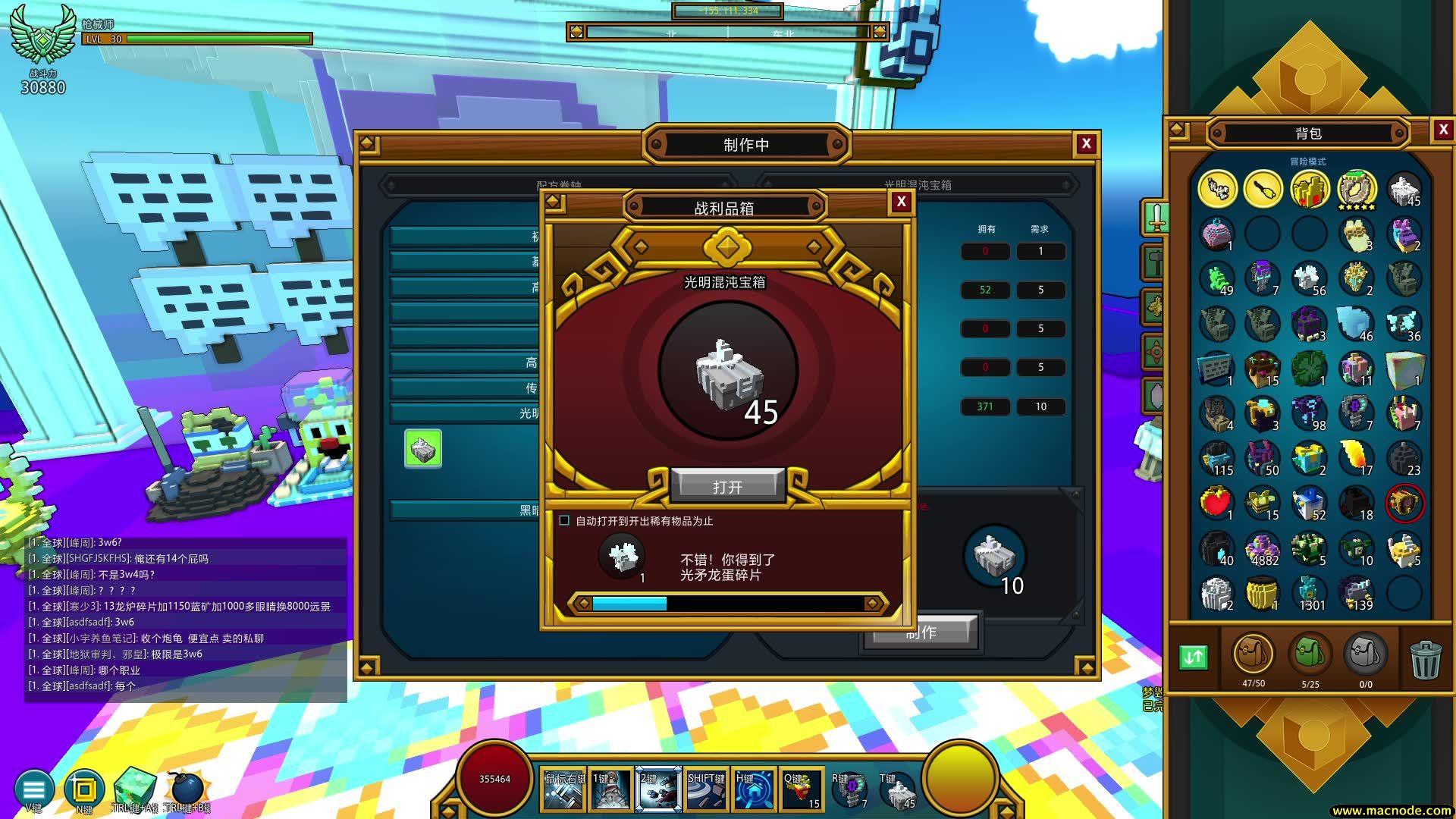1456x819 pixels.
Task: Activate the H键 hotbar ability
Action: pyautogui.click(x=754, y=790)
